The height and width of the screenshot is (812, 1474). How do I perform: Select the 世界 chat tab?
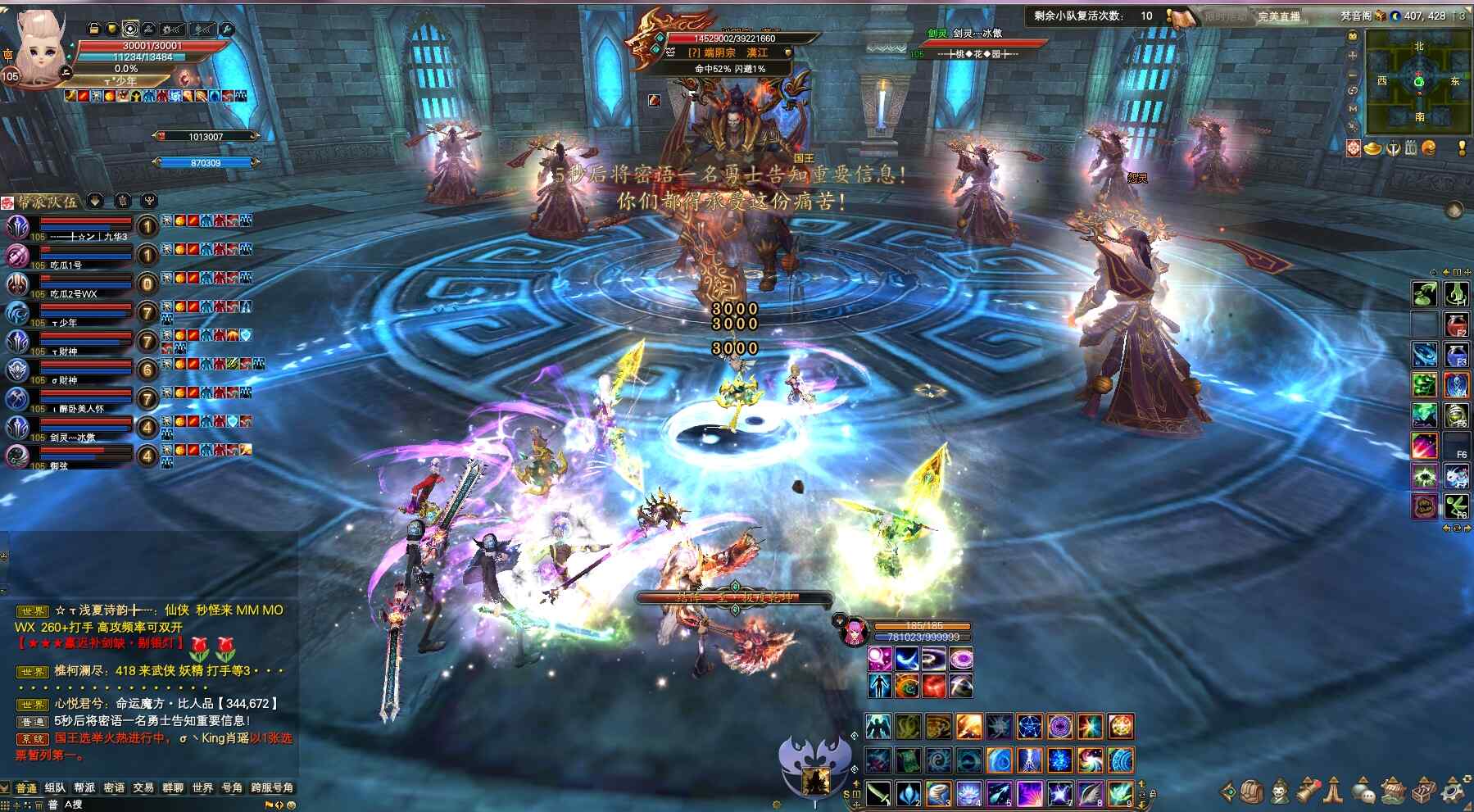pyautogui.click(x=202, y=787)
